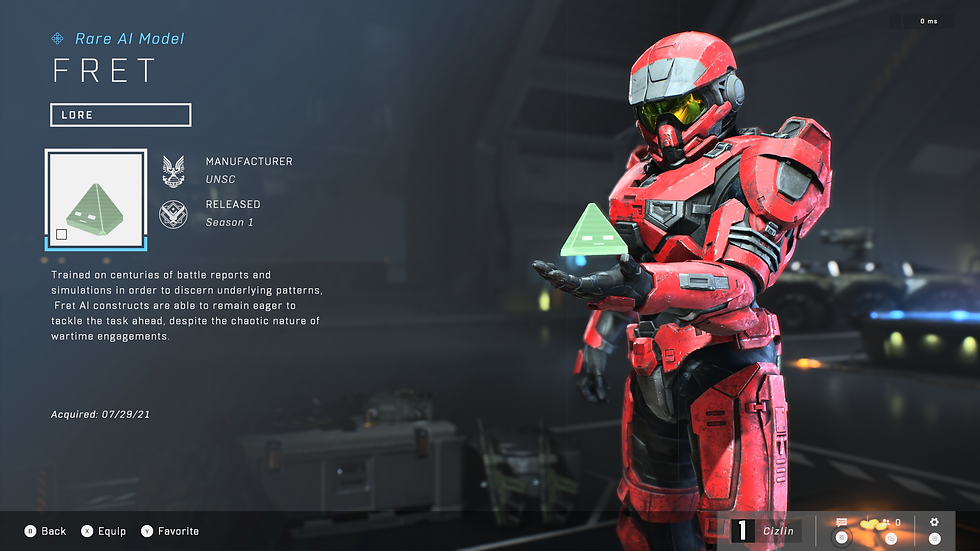Select the LORE tab
Viewport: 980px width, 551px height.
point(120,115)
